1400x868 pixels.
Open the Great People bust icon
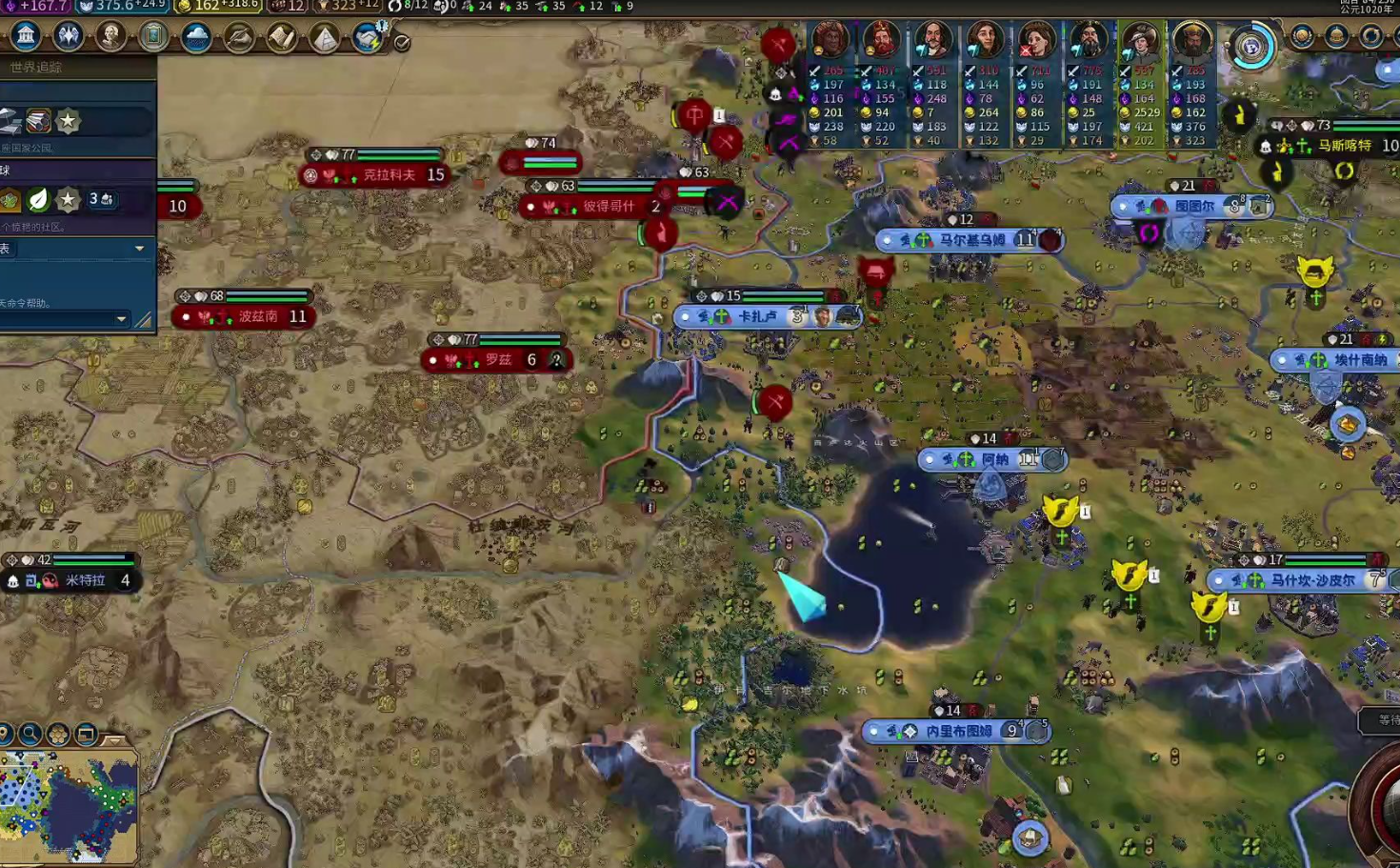pyautogui.click(x=110, y=36)
